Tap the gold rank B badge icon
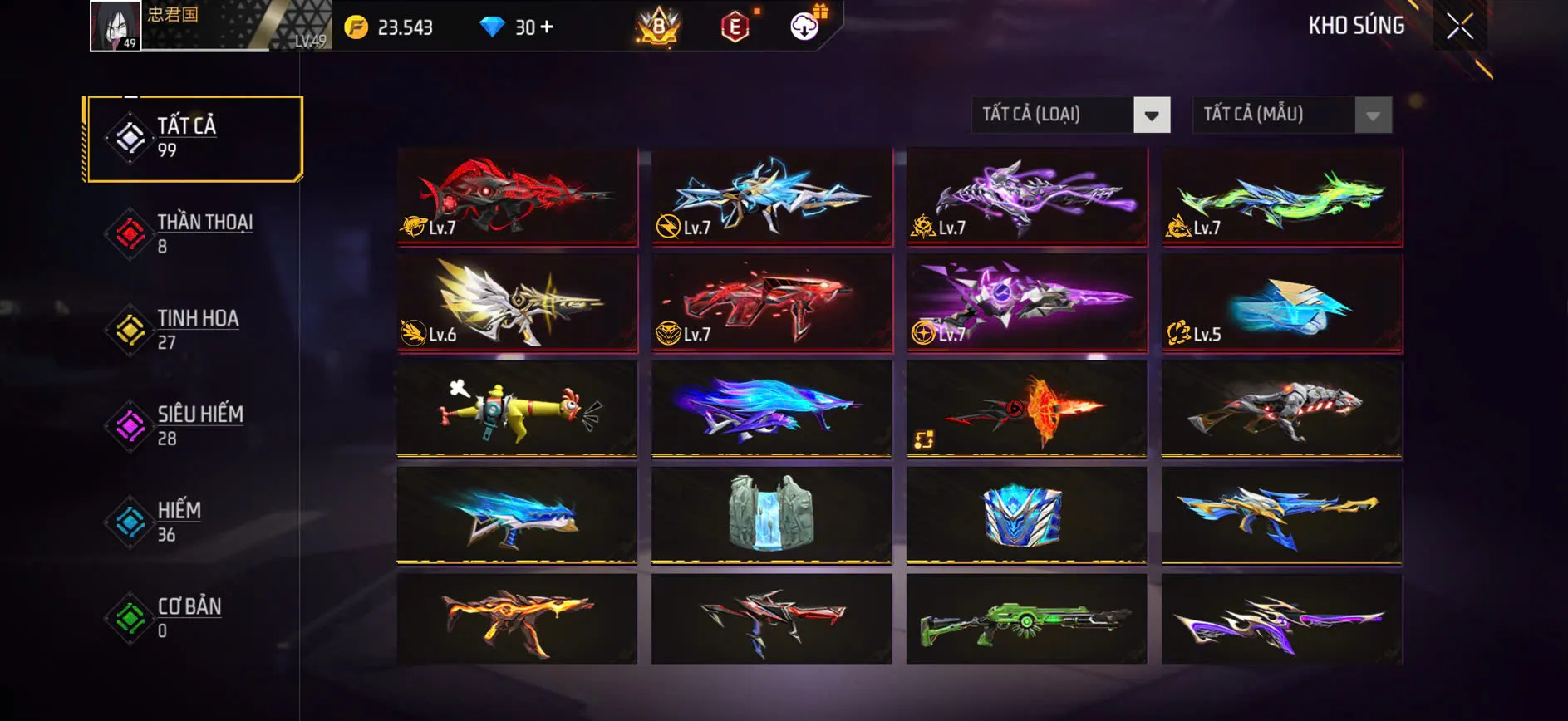The height and width of the screenshot is (721, 1568). coord(656,27)
